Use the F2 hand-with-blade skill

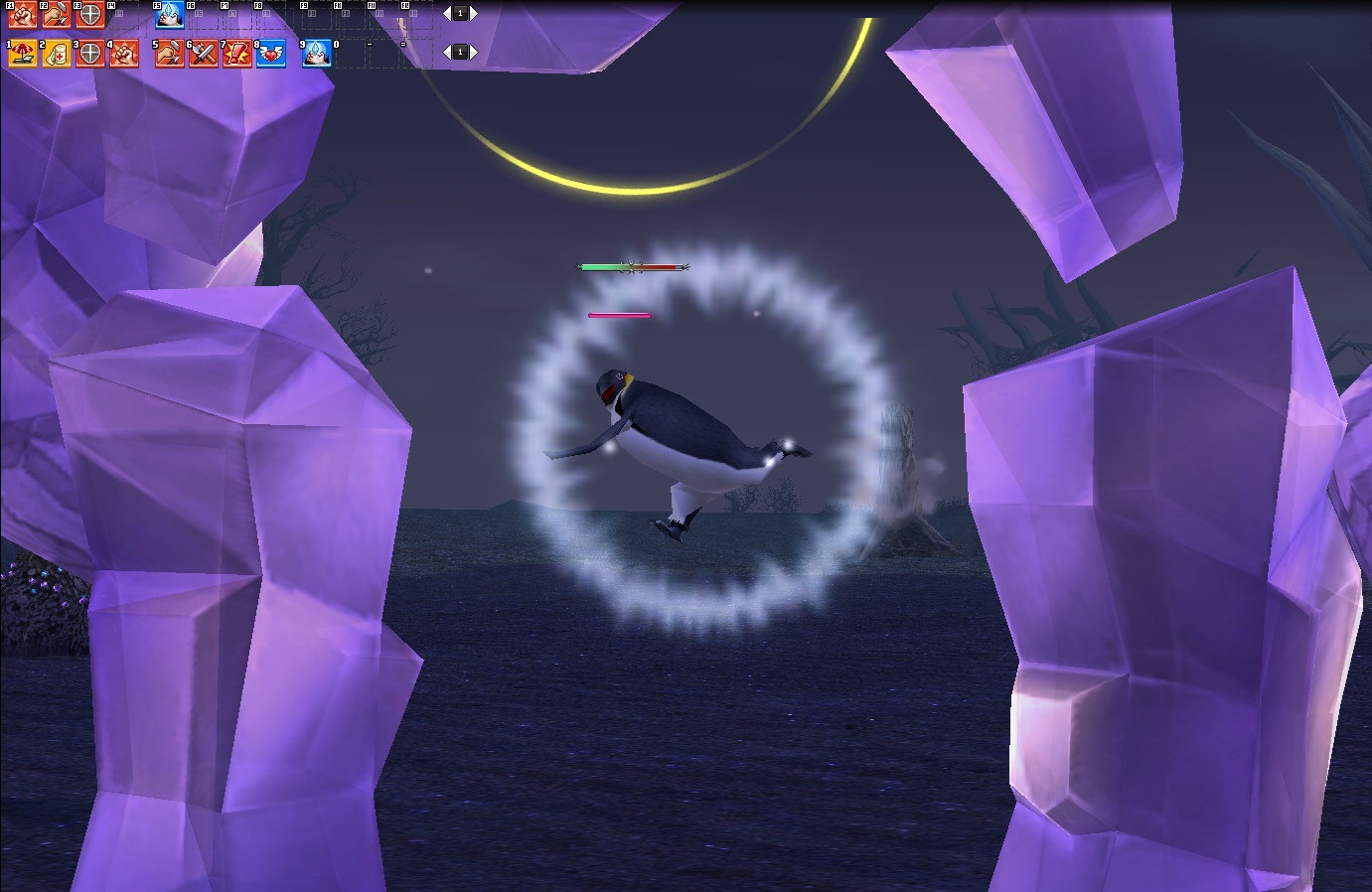click(56, 15)
